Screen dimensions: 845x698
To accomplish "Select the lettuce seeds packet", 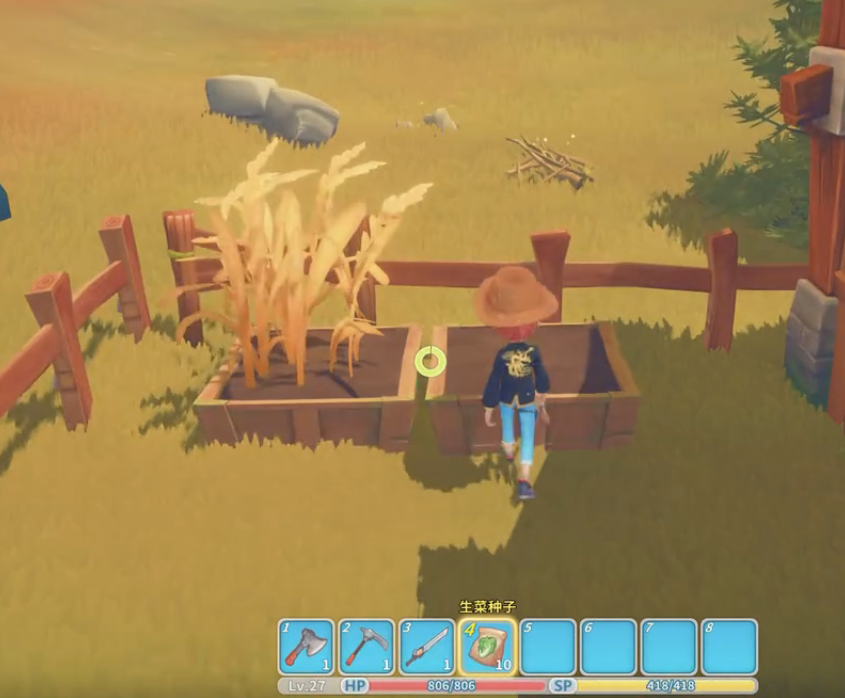I will [488, 647].
